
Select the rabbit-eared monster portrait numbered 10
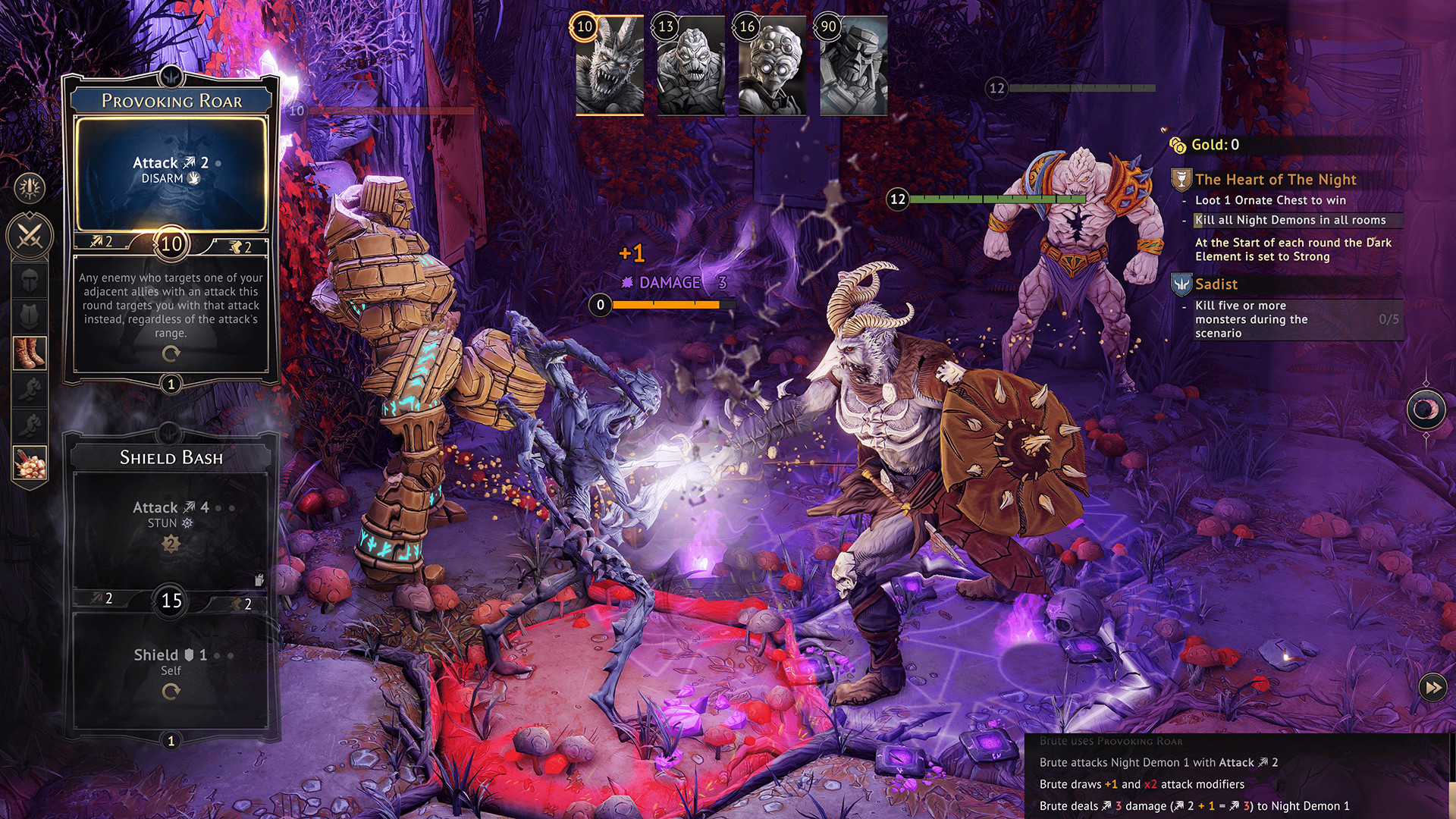611,64
